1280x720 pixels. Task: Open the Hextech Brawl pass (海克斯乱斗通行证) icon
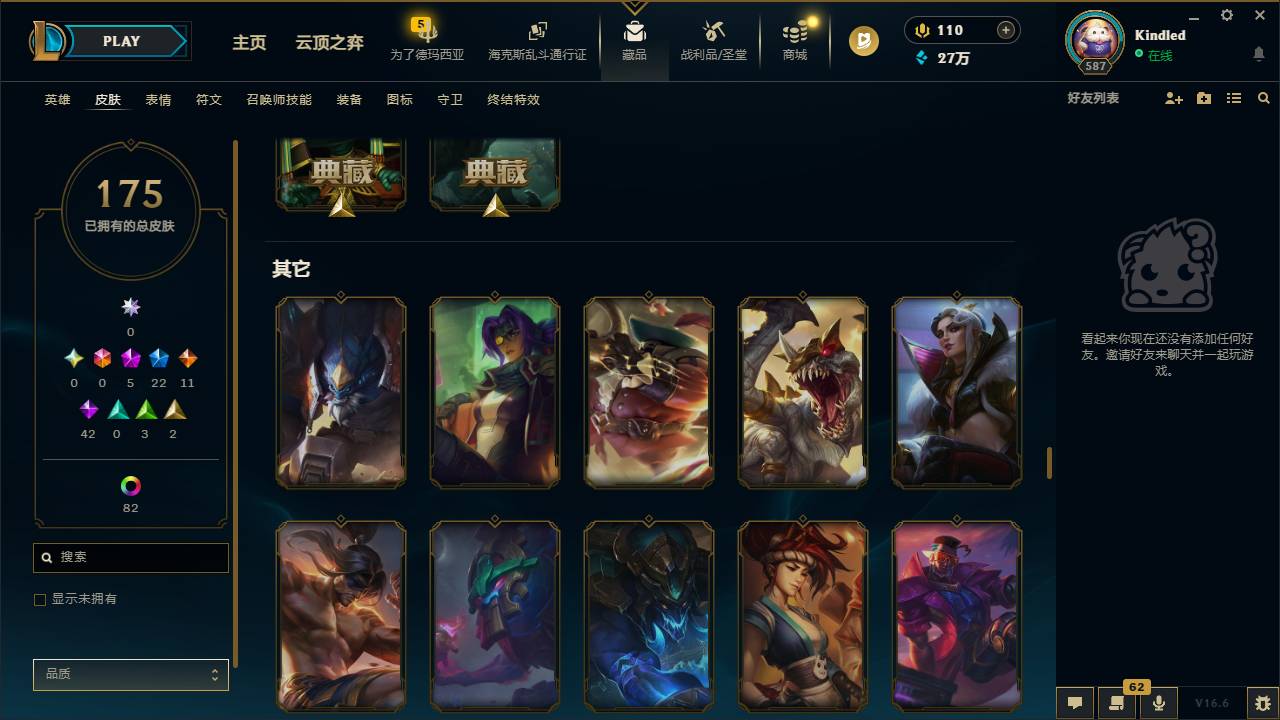[536, 40]
